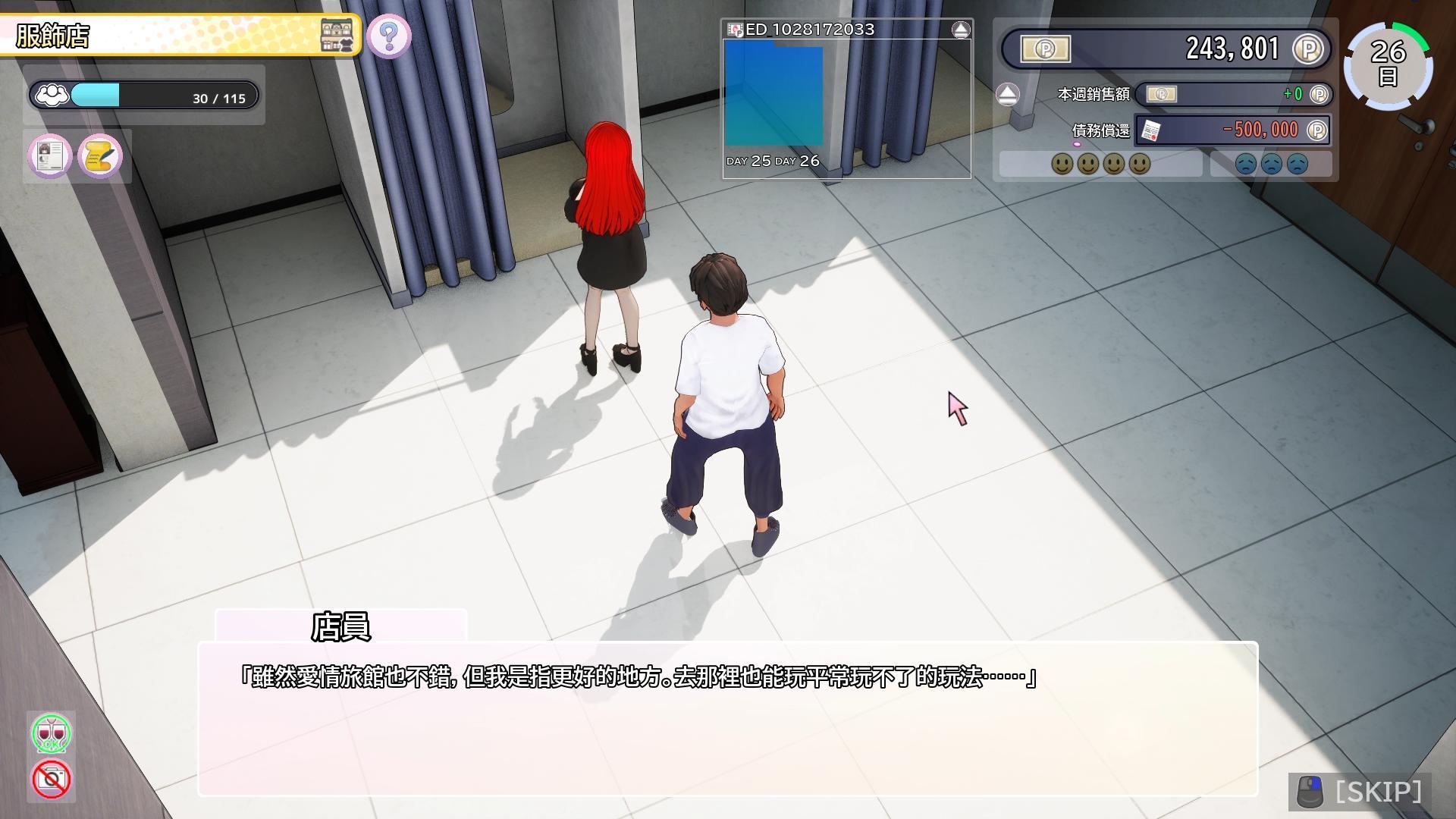The width and height of the screenshot is (1456, 819).
Task: Open the clothing shop building icon
Action: pos(337,36)
